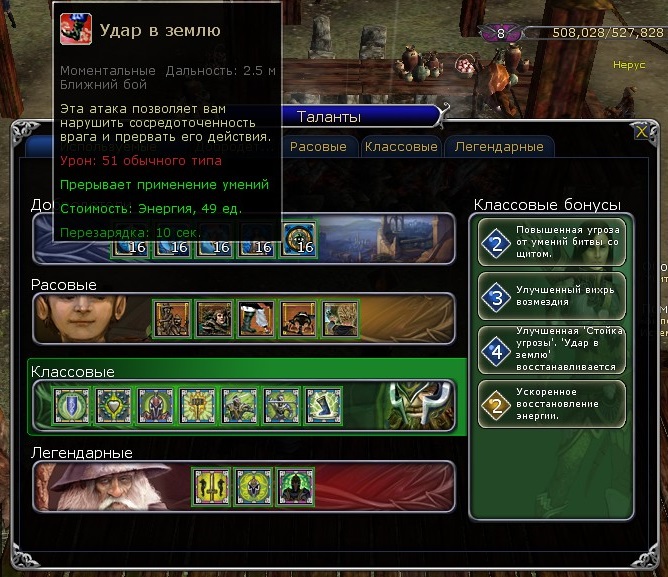Open the Классовые tab
Viewport: 668px width, 577px height.
(401, 146)
